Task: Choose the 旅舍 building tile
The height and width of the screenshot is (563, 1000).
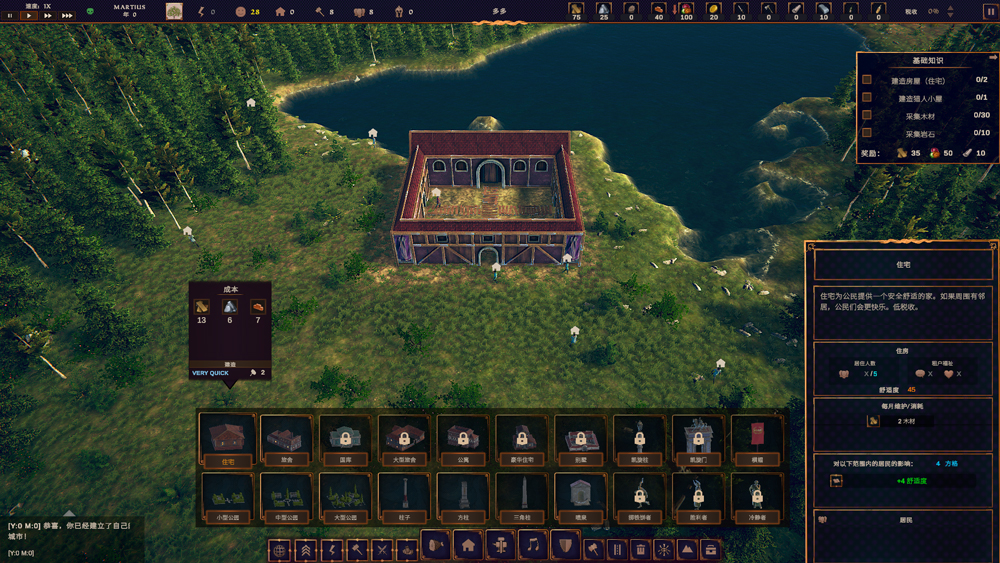Action: pyautogui.click(x=286, y=438)
